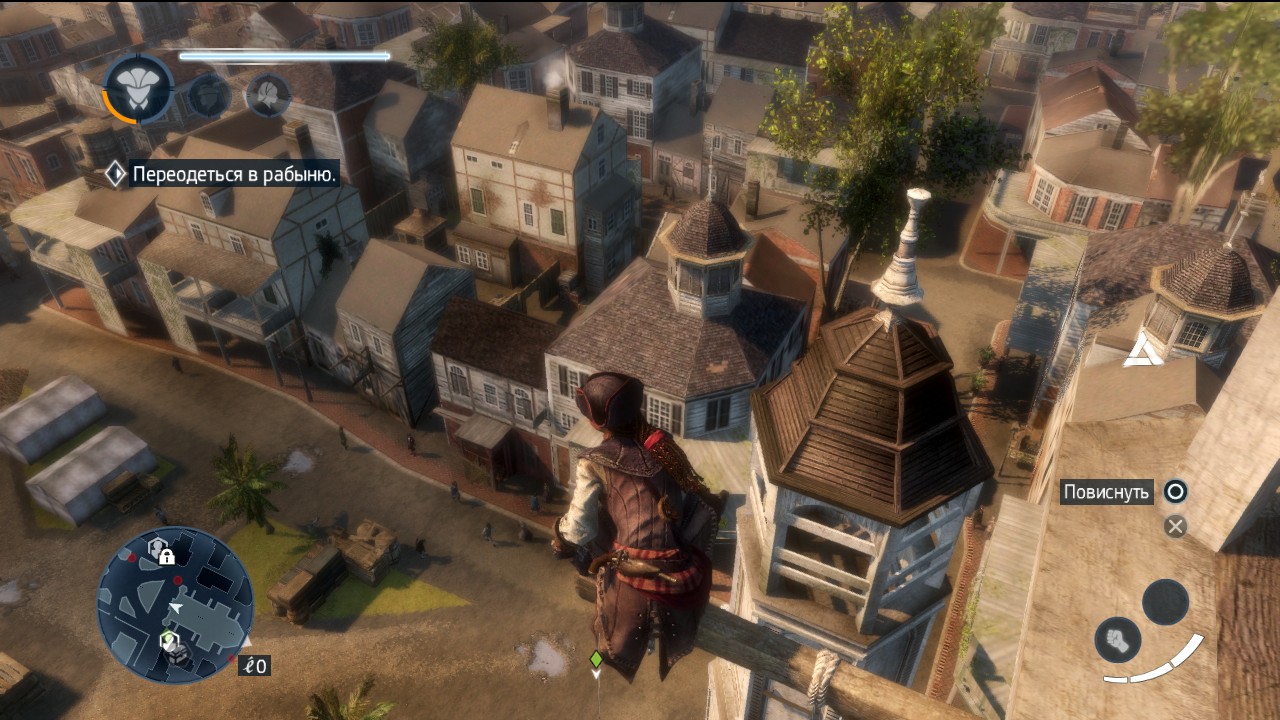Choose the dimmed hat-wearing persona icon
Viewport: 1280px width, 720px height.
209,96
